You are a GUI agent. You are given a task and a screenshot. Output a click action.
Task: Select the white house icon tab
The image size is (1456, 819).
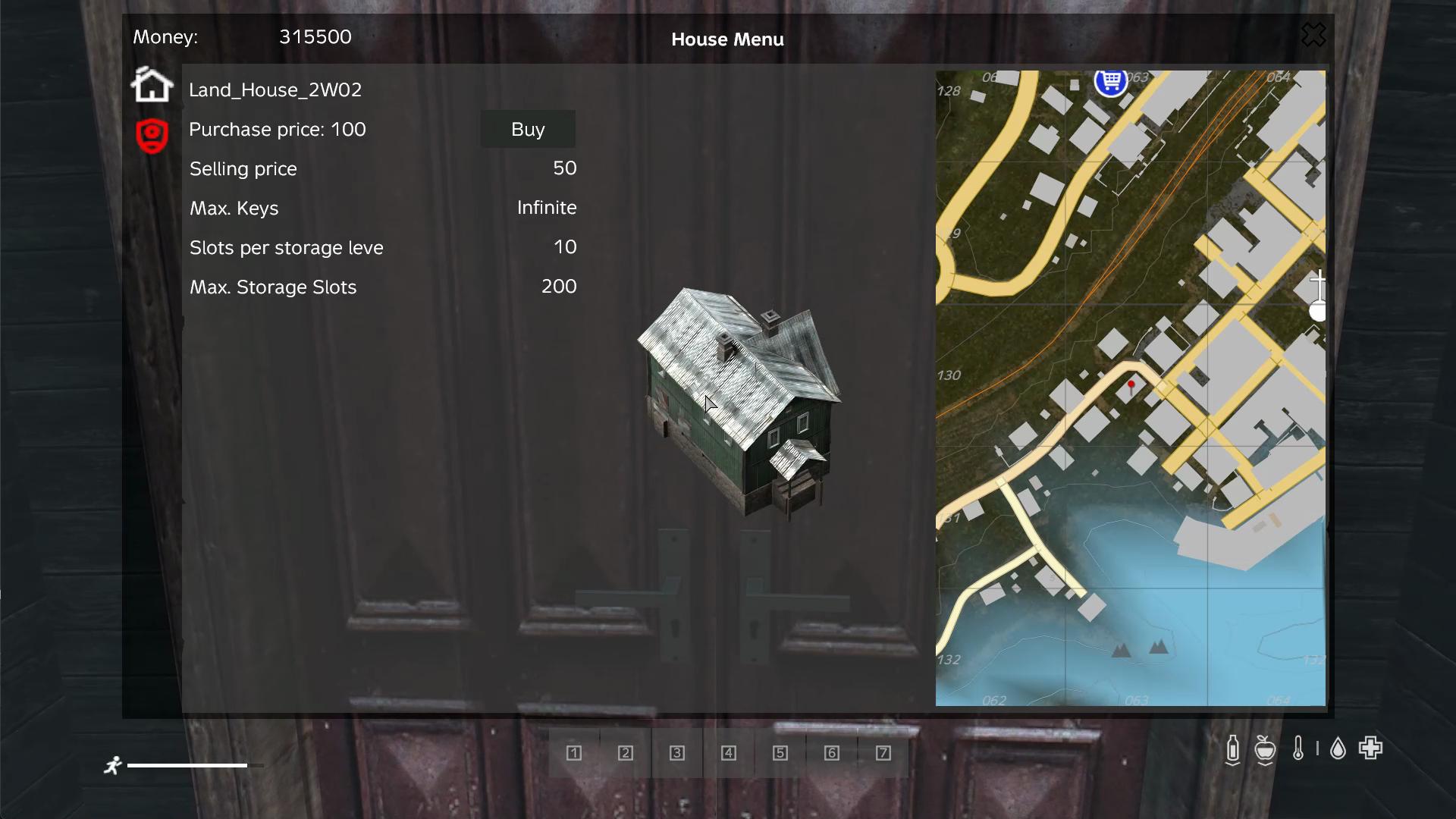point(152,85)
